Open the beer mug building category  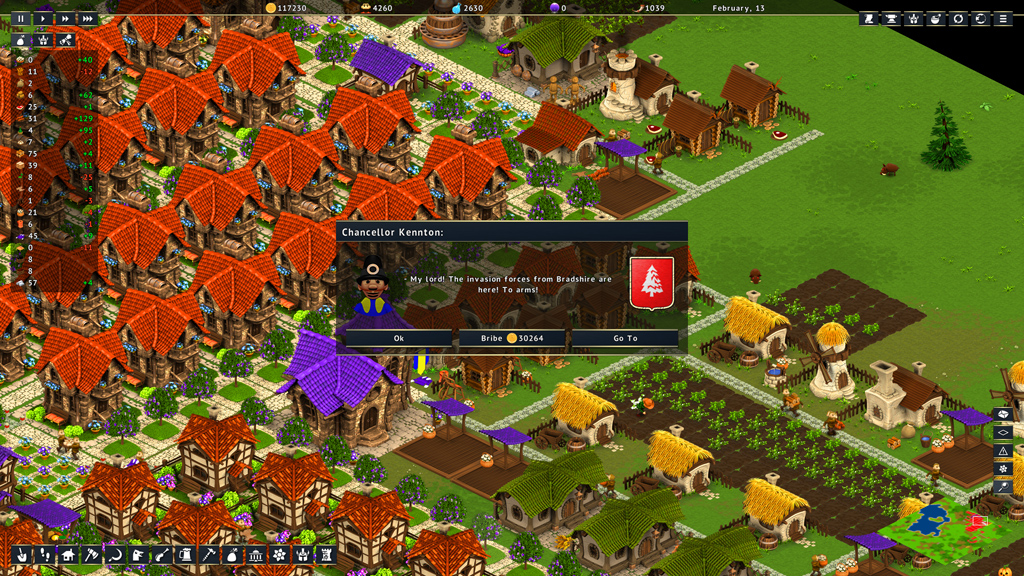tap(185, 555)
